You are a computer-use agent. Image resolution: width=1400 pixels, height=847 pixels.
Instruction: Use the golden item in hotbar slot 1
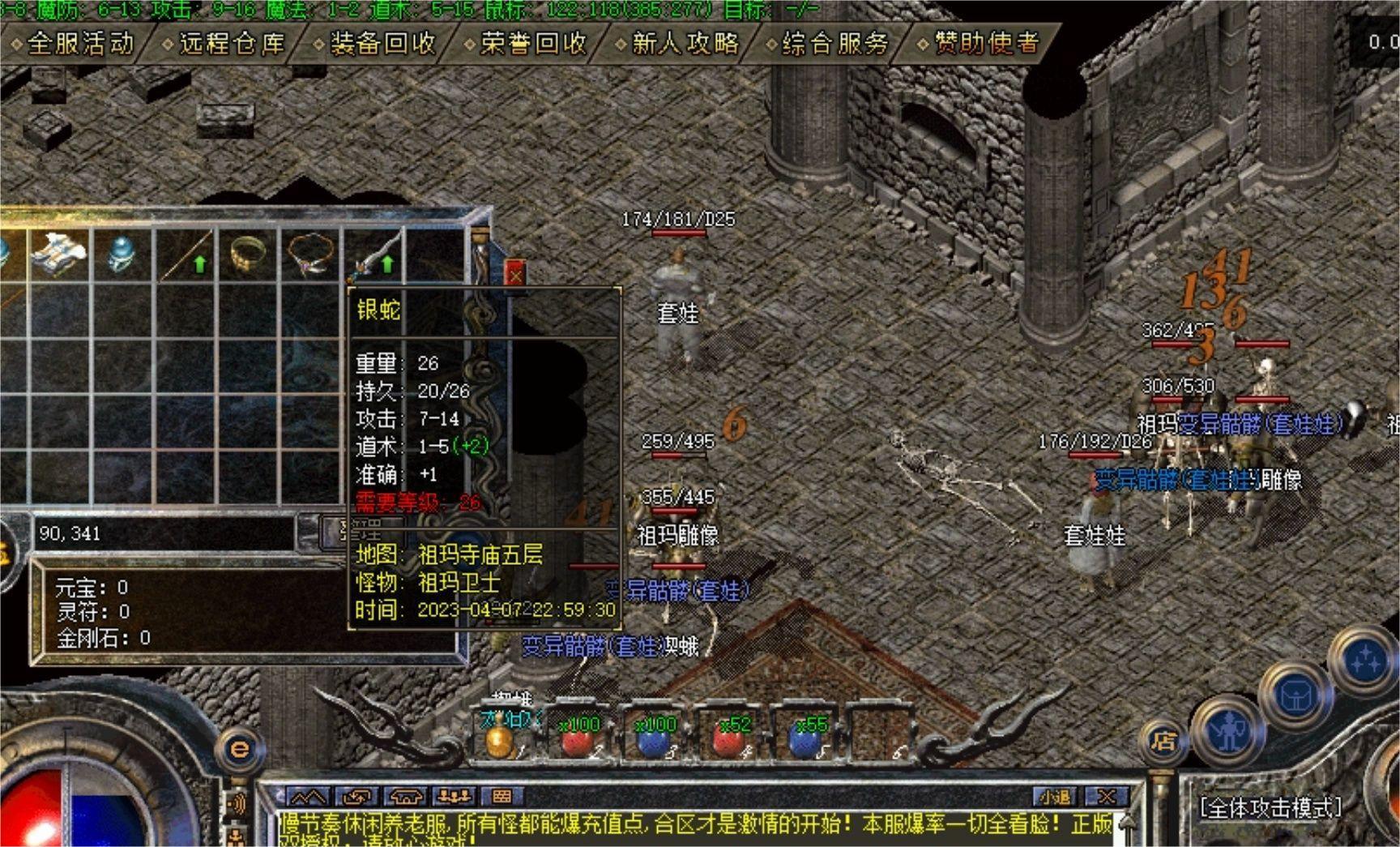click(x=499, y=739)
